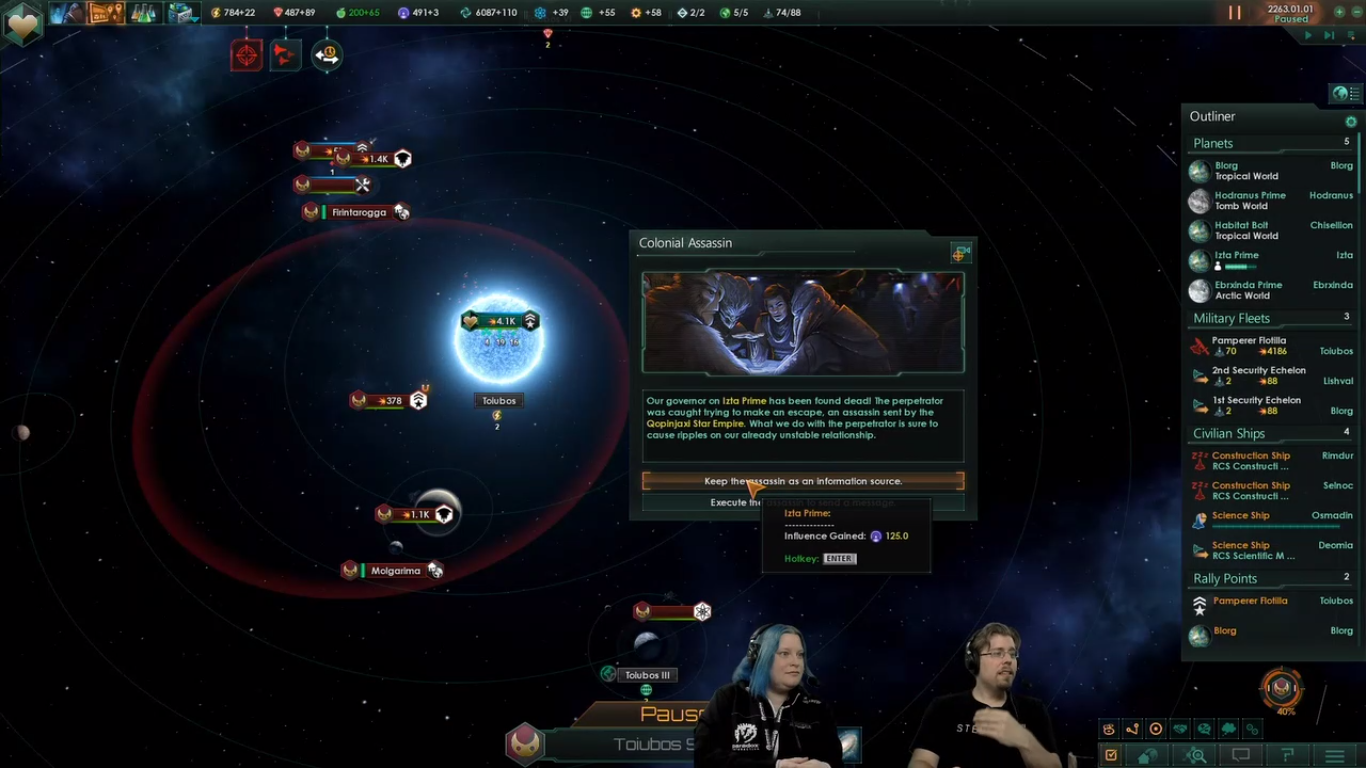1366x768 pixels.
Task: Open the policies and edicts icon
Action: pos(1156,729)
